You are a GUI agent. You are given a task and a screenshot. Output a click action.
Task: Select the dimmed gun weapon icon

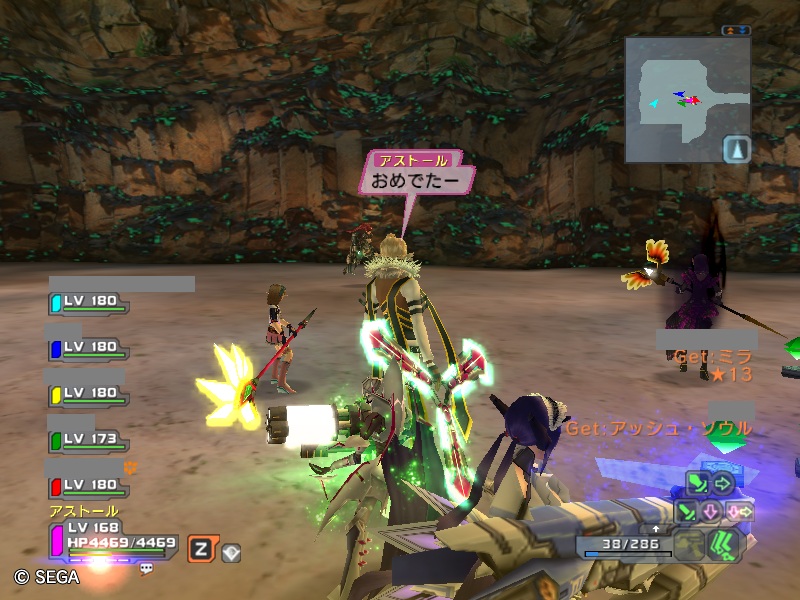click(688, 545)
